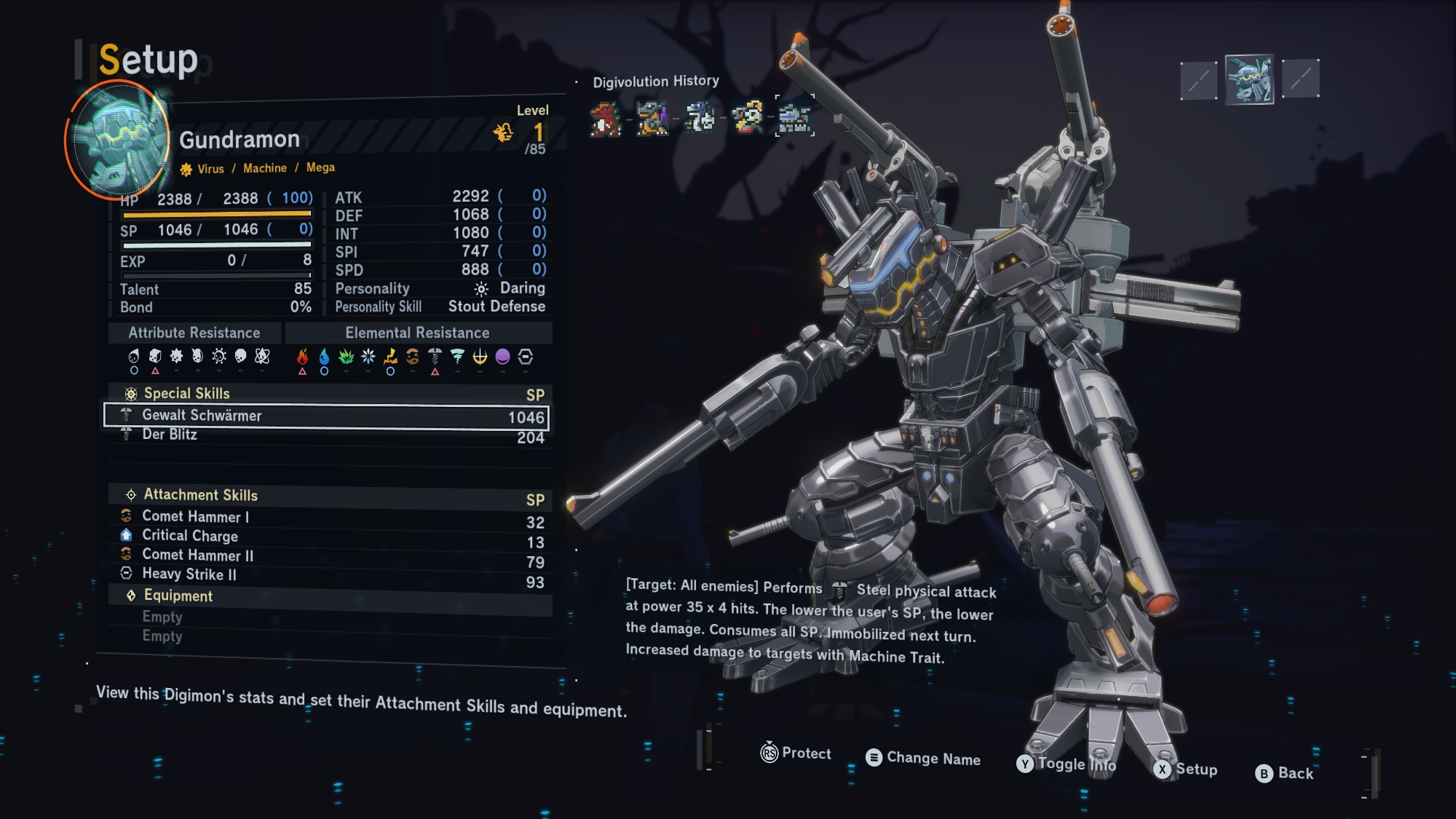The height and width of the screenshot is (819, 1456).
Task: Activate Change Name
Action: [923, 759]
